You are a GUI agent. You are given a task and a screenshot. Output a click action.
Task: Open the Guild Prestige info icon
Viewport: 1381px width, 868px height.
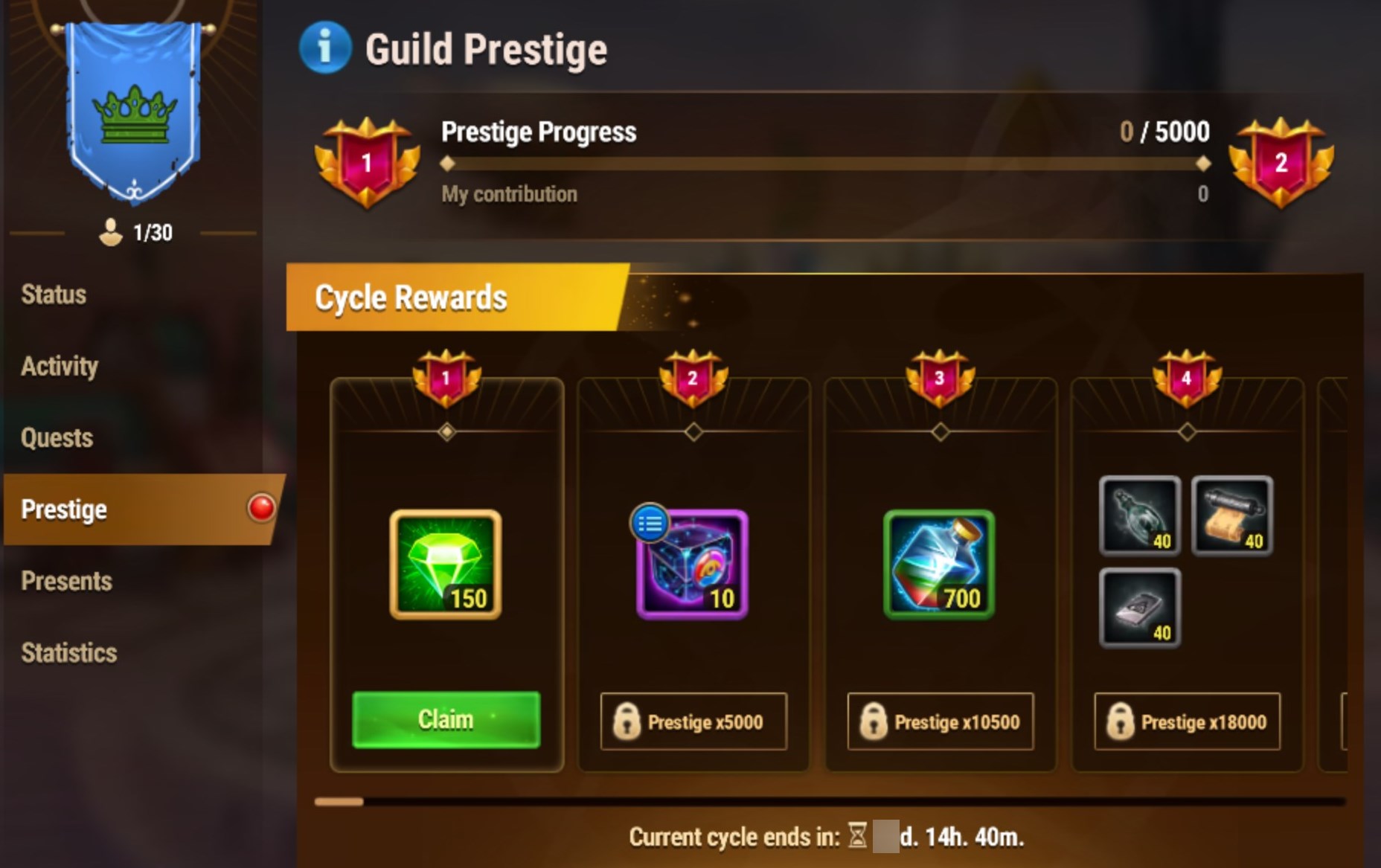click(324, 48)
